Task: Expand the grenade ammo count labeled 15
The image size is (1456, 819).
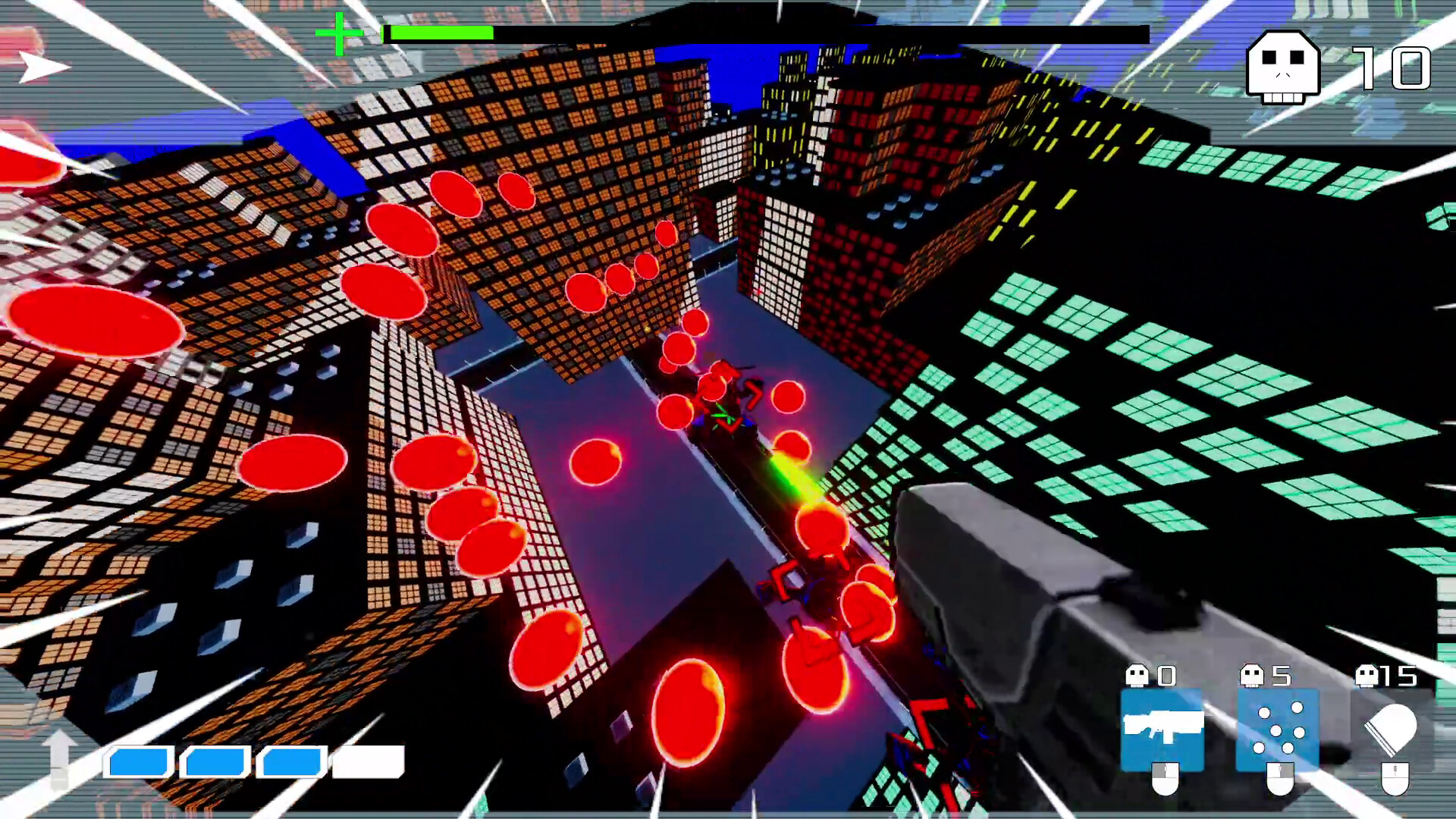Action: (1401, 674)
